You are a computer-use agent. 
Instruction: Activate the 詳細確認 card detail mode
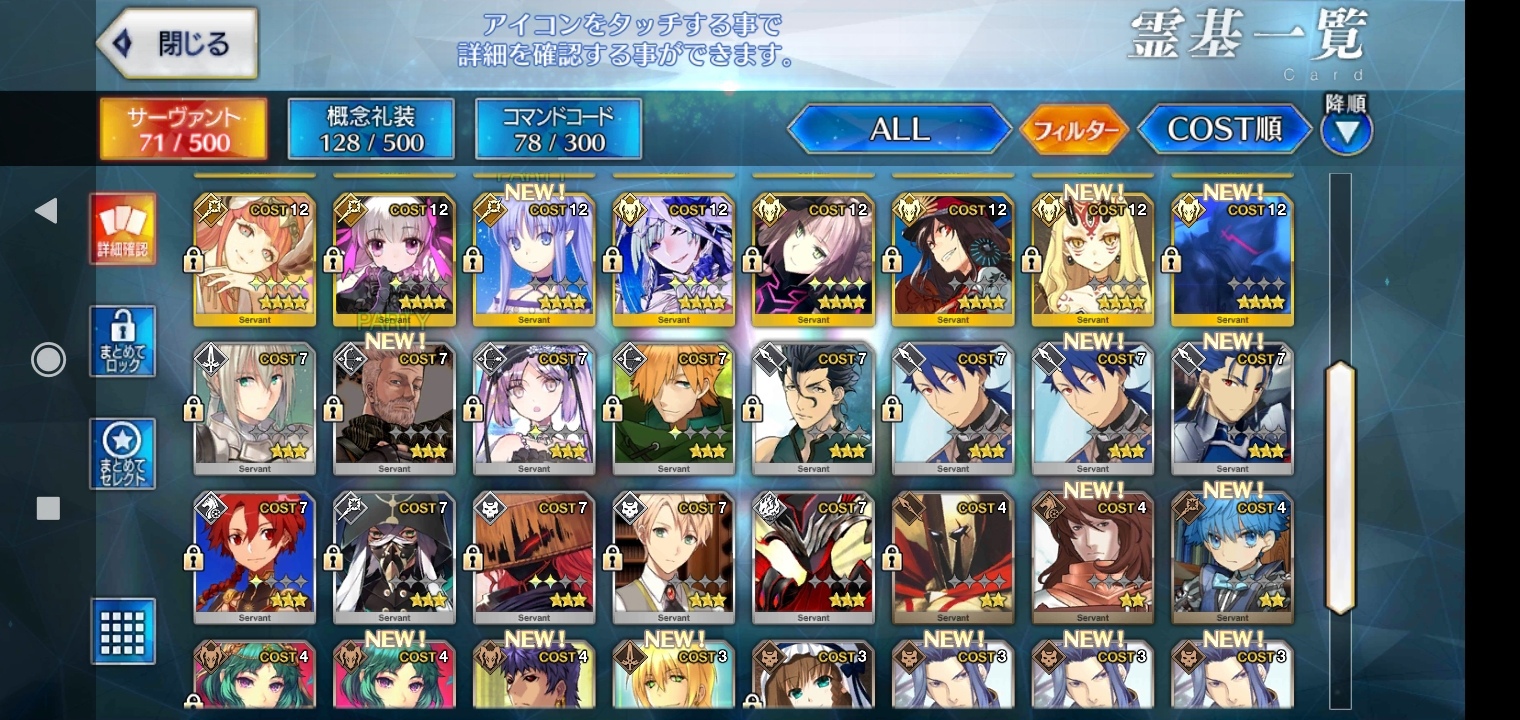click(x=123, y=229)
